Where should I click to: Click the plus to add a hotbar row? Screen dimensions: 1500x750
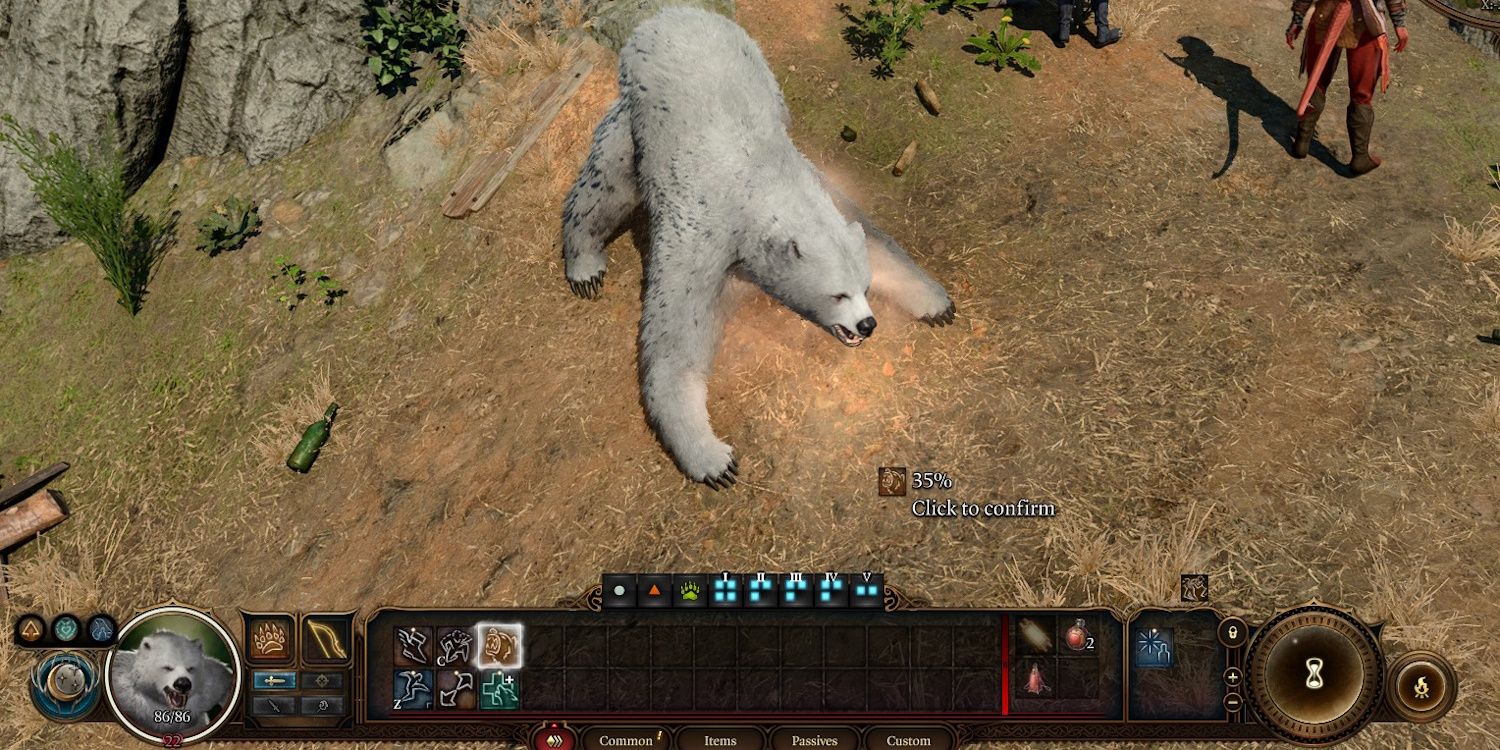click(x=1232, y=677)
